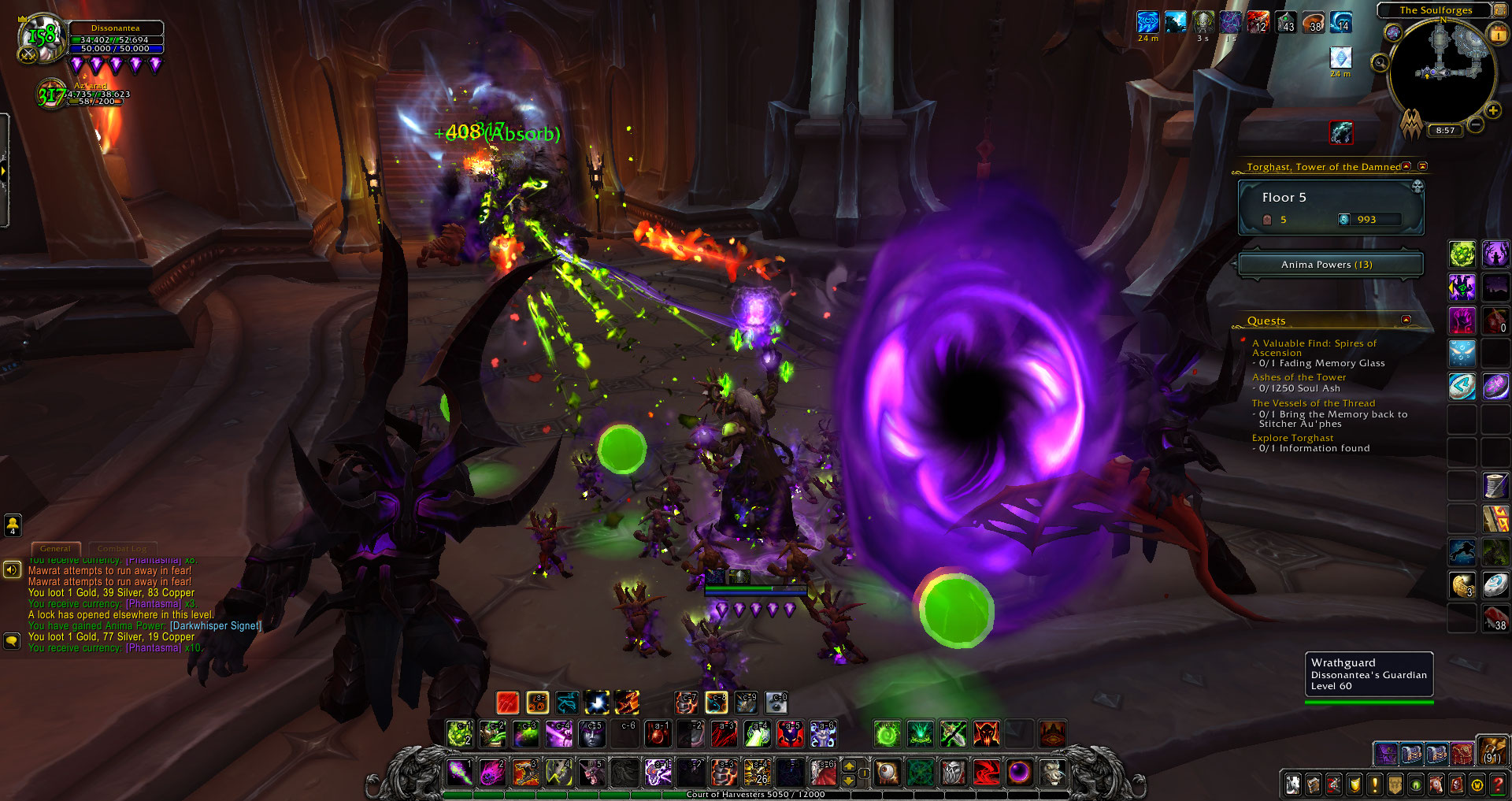Select the General chat tab
Viewport: 1512px width, 801px height.
(x=55, y=548)
